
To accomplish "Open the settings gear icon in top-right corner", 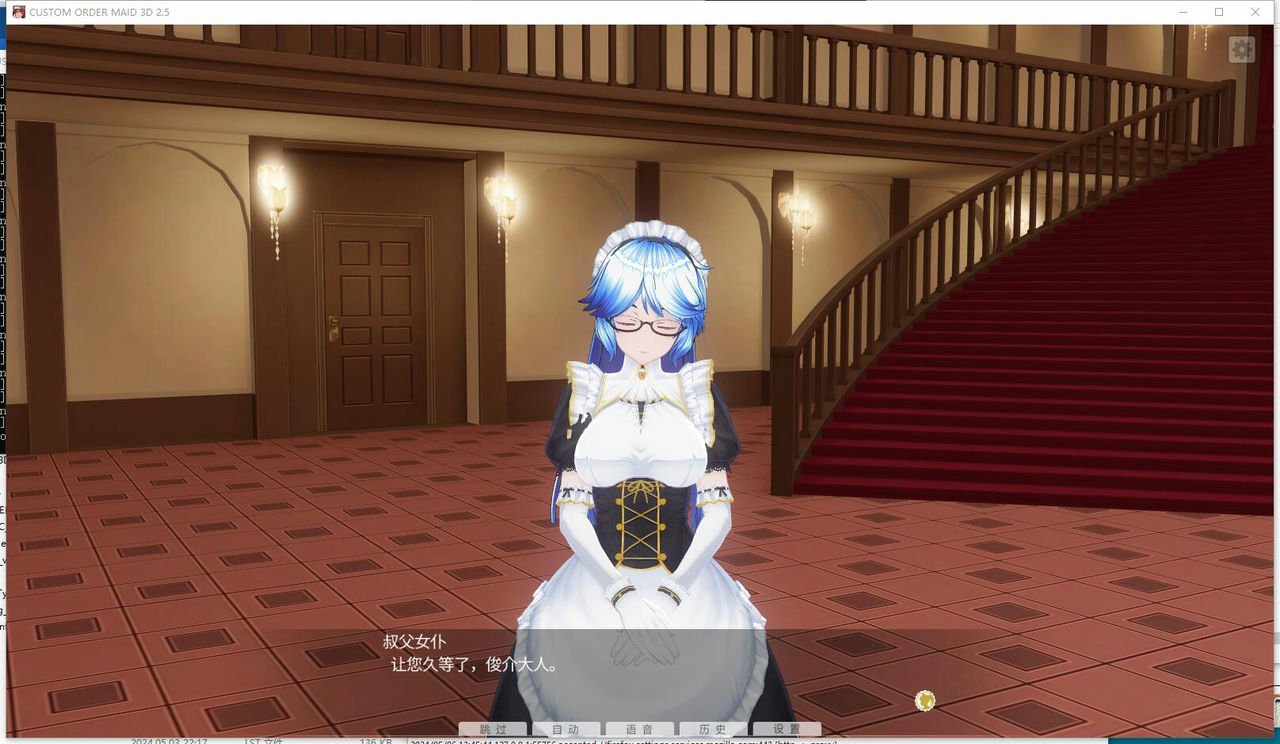I will [1241, 48].
